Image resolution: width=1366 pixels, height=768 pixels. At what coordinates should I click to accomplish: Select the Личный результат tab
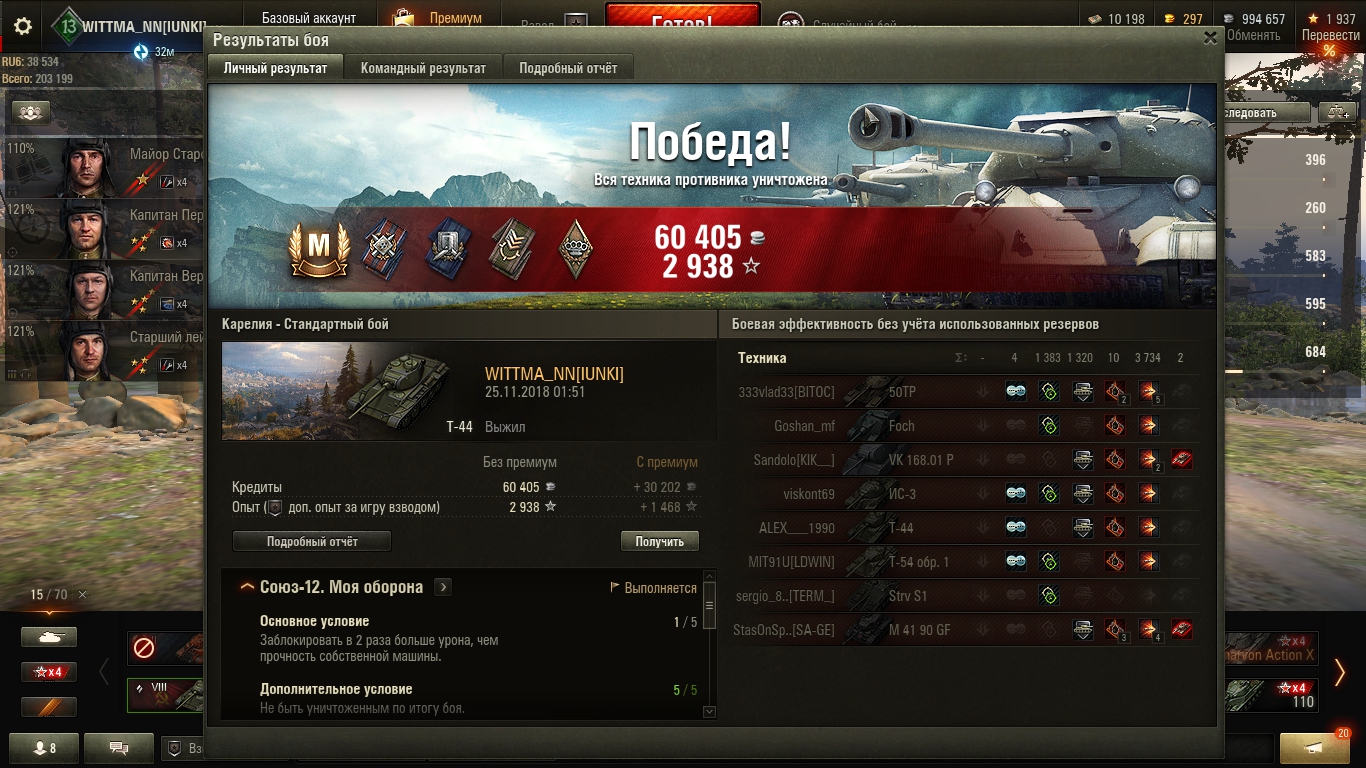[275, 68]
